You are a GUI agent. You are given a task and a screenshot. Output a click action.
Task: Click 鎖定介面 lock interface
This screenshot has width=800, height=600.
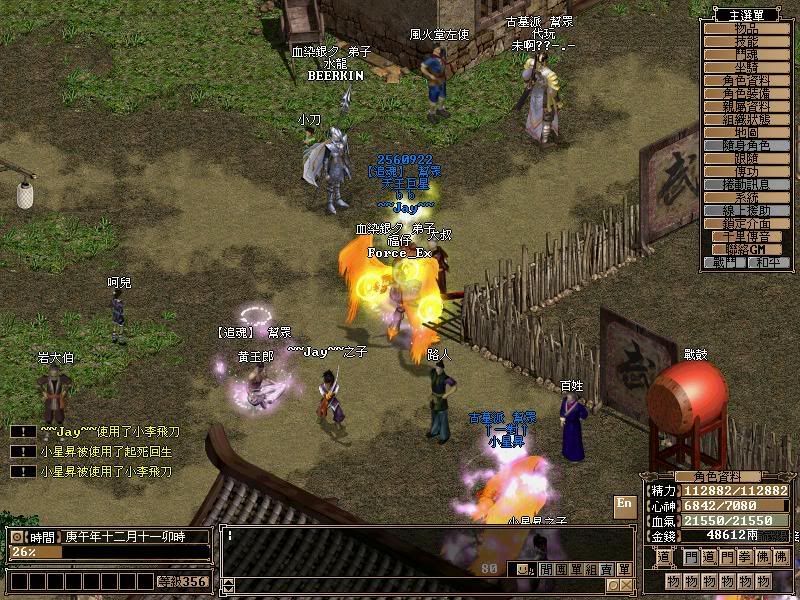click(x=747, y=224)
